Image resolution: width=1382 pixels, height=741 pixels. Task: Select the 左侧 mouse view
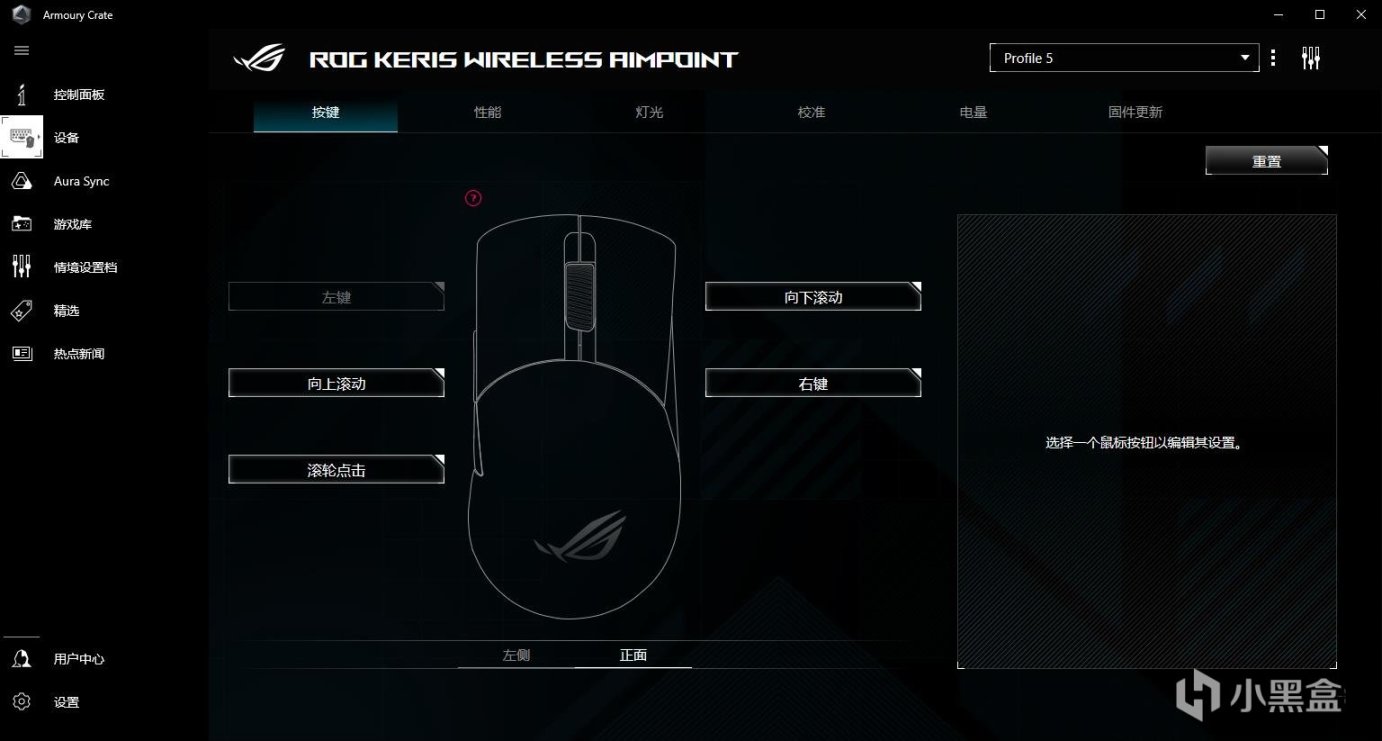coord(516,655)
